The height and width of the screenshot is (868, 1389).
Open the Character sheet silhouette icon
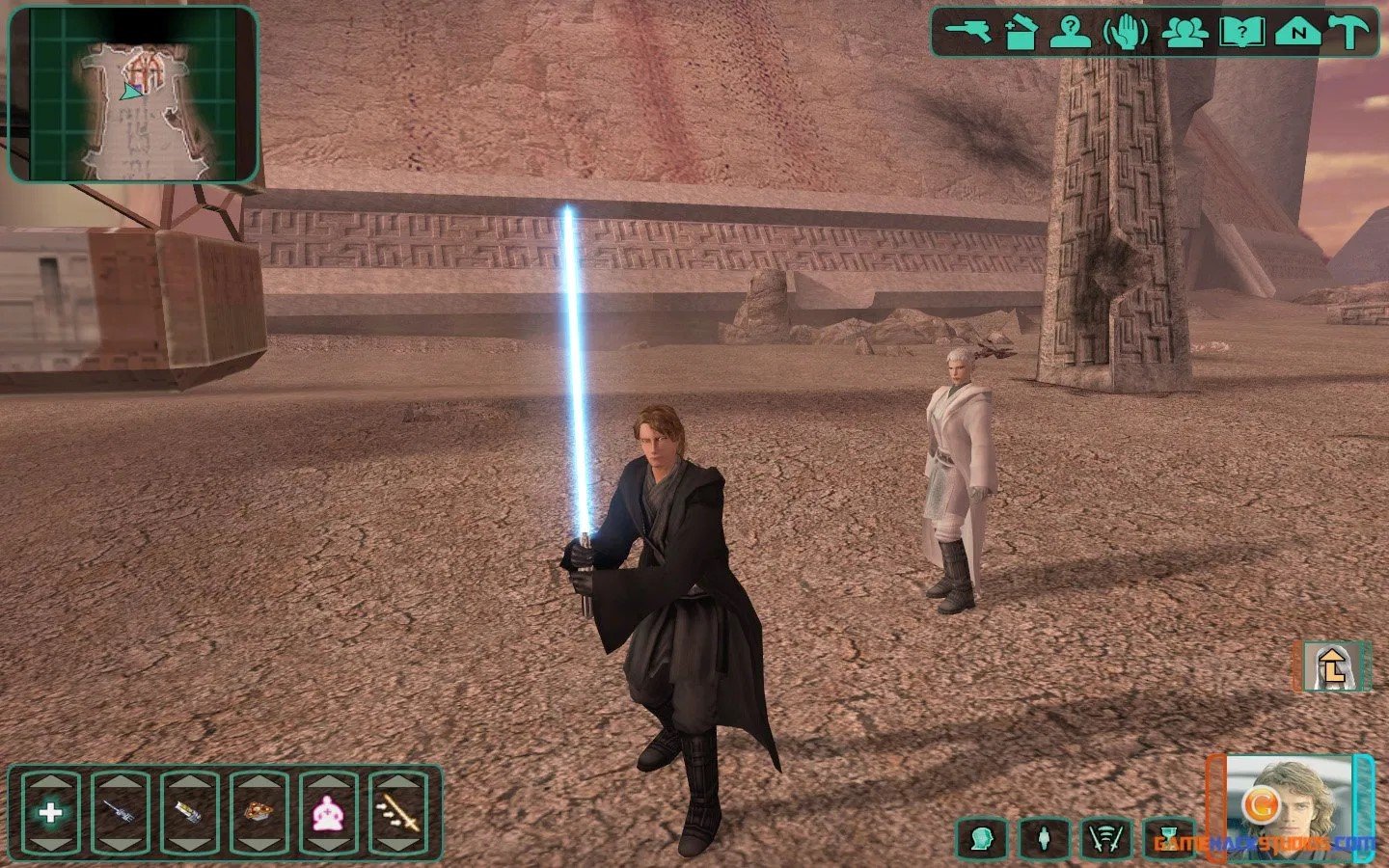coord(1071,32)
